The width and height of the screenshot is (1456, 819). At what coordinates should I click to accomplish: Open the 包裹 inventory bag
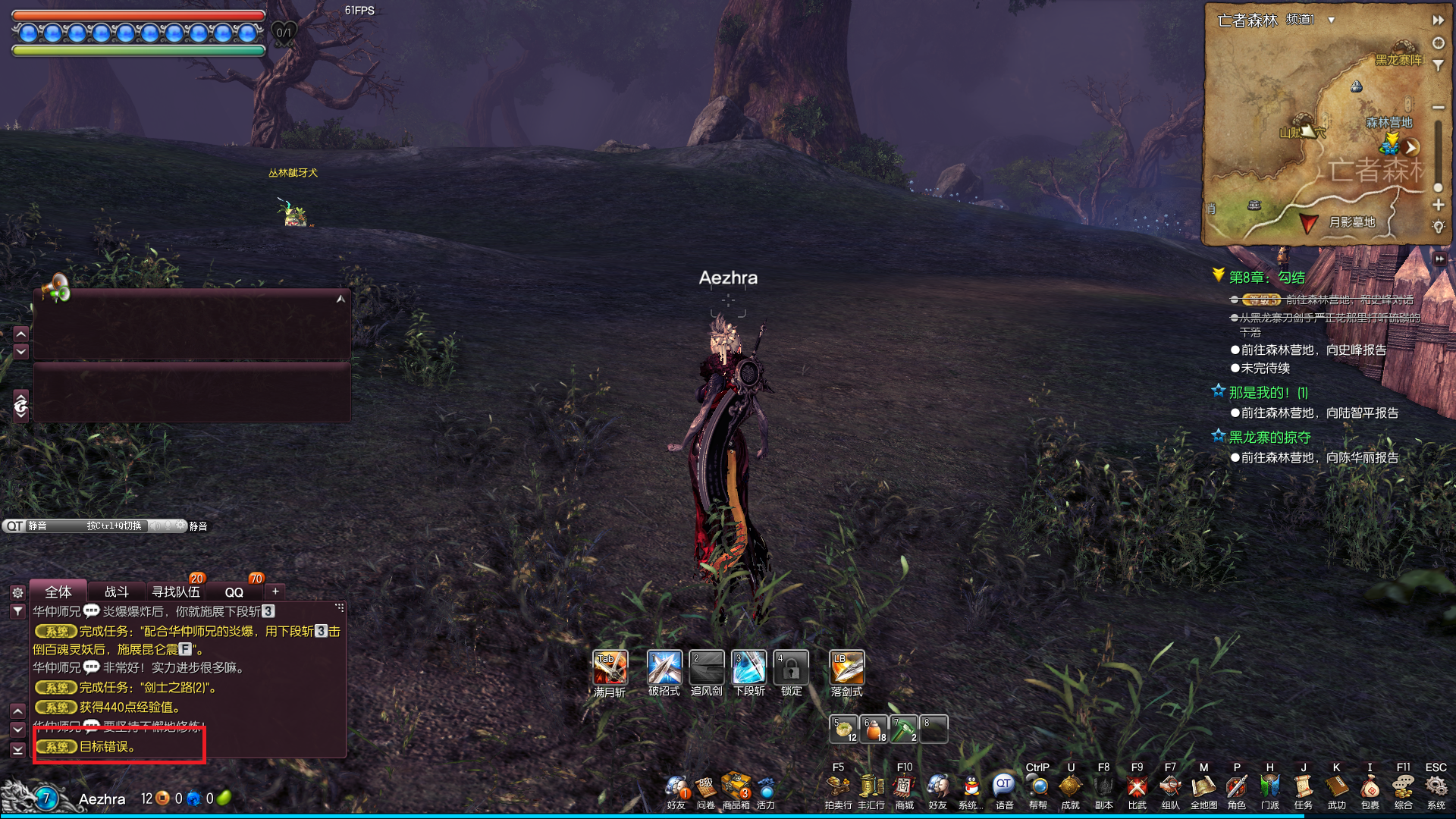click(x=1370, y=787)
